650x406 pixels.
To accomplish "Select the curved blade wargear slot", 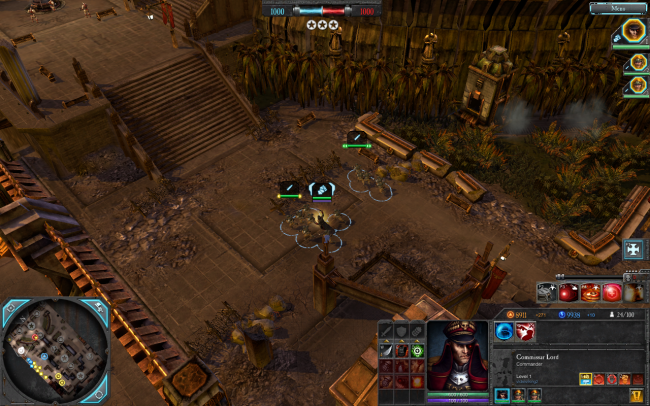I will [x=386, y=350].
